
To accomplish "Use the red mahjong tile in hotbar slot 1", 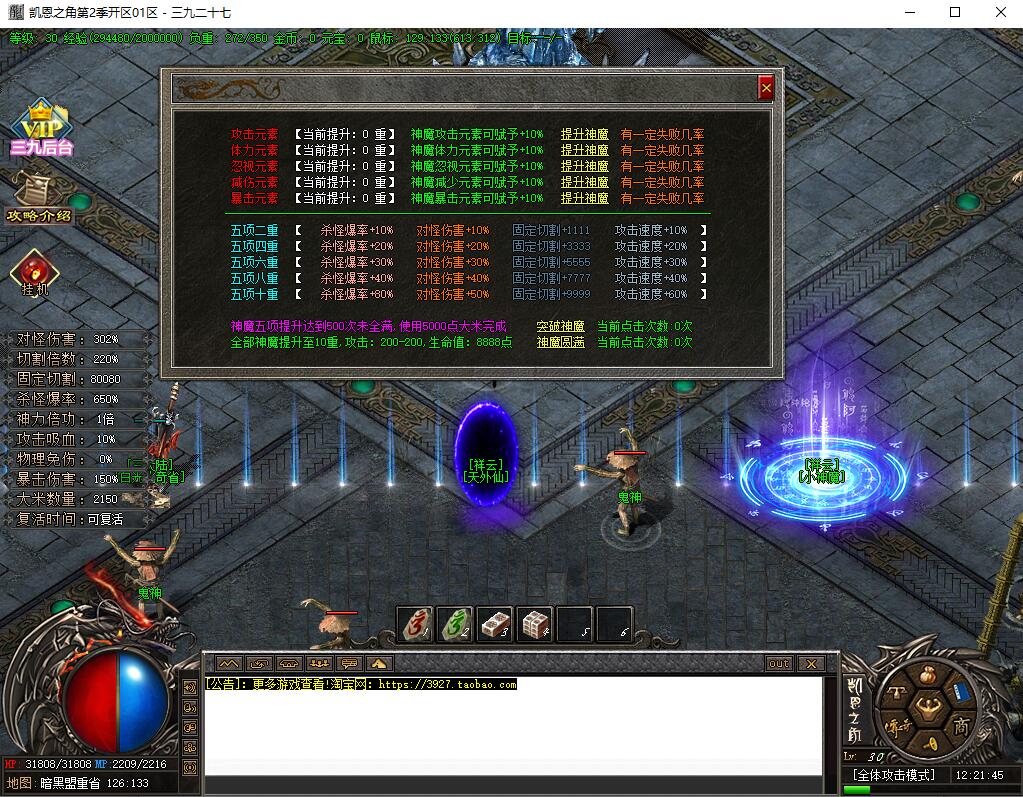I will click(x=415, y=624).
